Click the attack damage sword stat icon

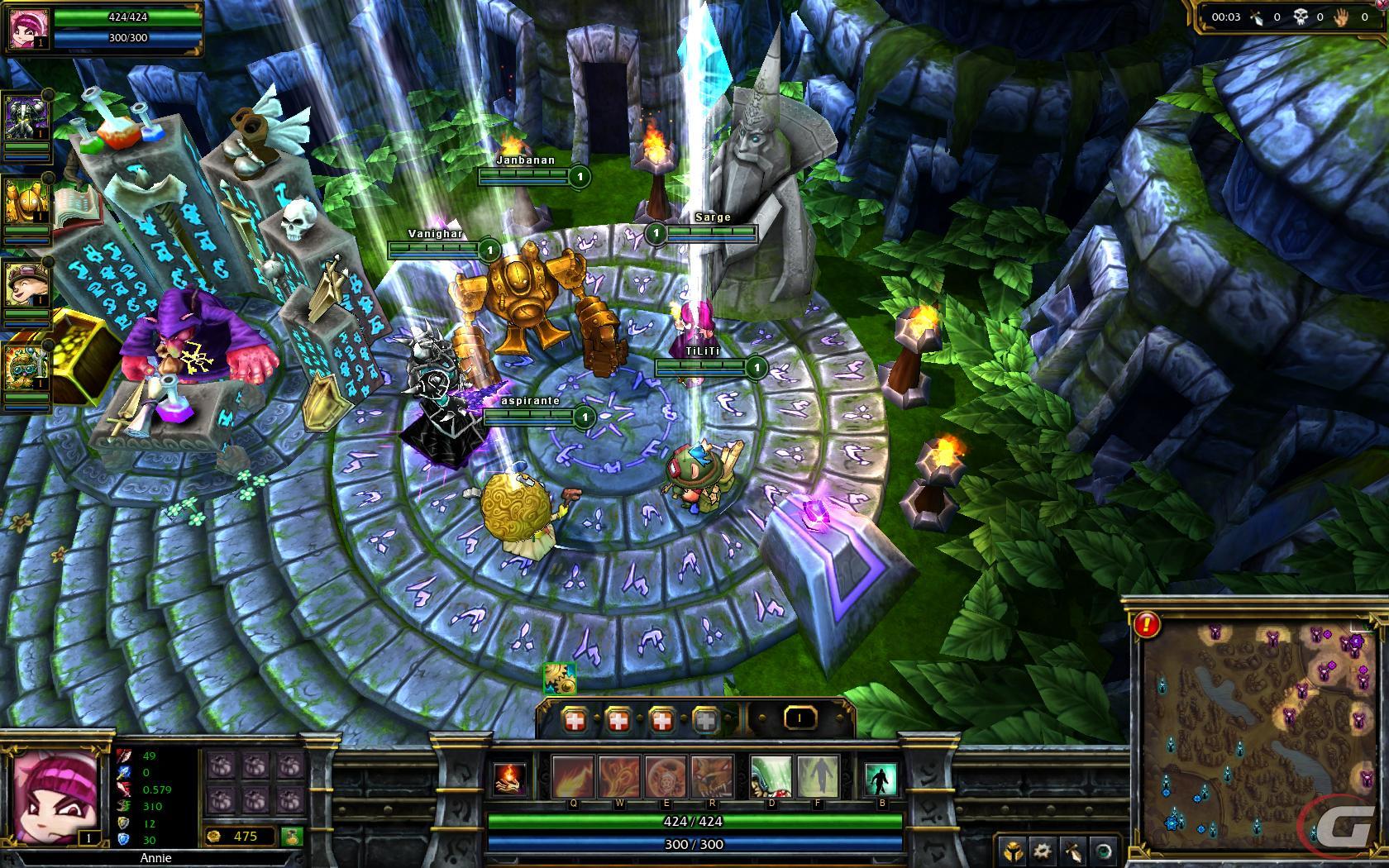[x=124, y=757]
